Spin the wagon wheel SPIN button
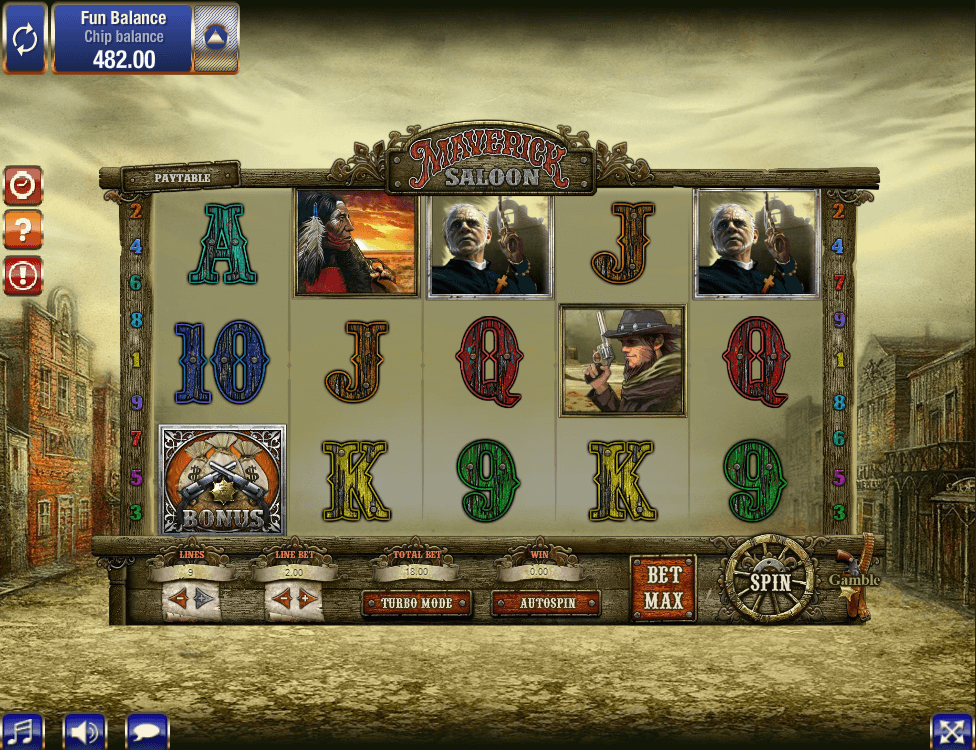976x750 pixels. tap(770, 582)
